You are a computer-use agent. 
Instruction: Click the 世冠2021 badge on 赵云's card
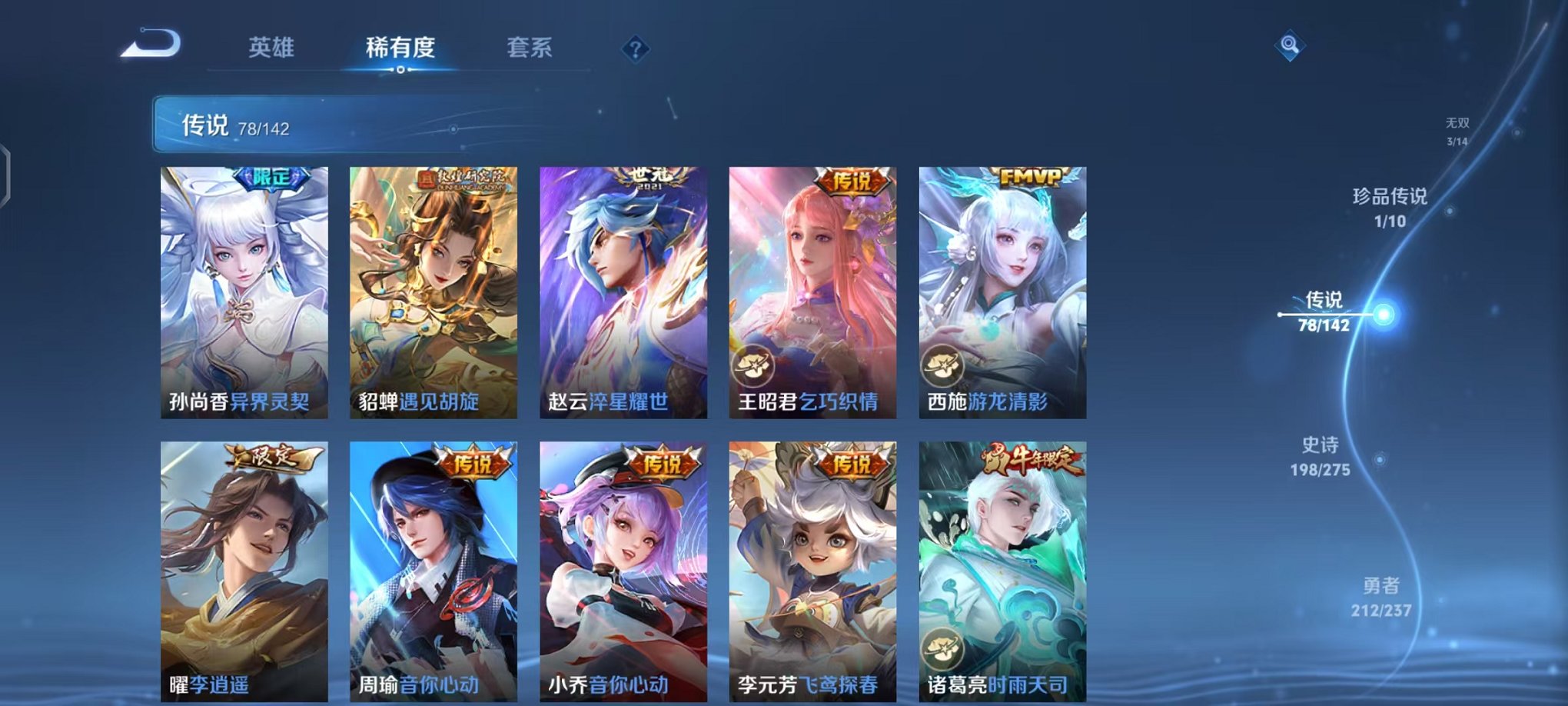click(x=649, y=177)
